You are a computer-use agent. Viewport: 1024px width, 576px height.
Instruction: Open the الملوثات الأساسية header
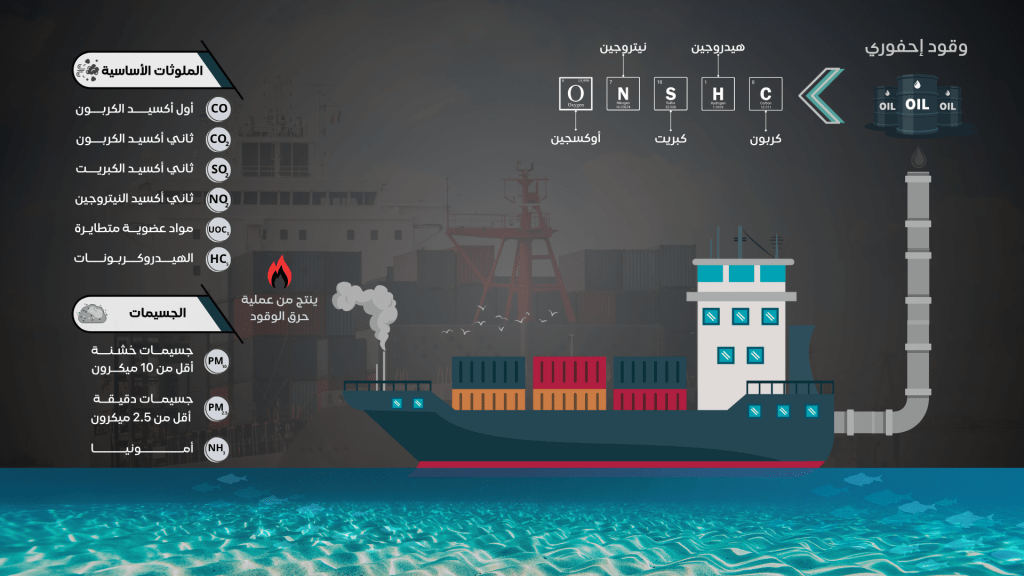point(145,70)
